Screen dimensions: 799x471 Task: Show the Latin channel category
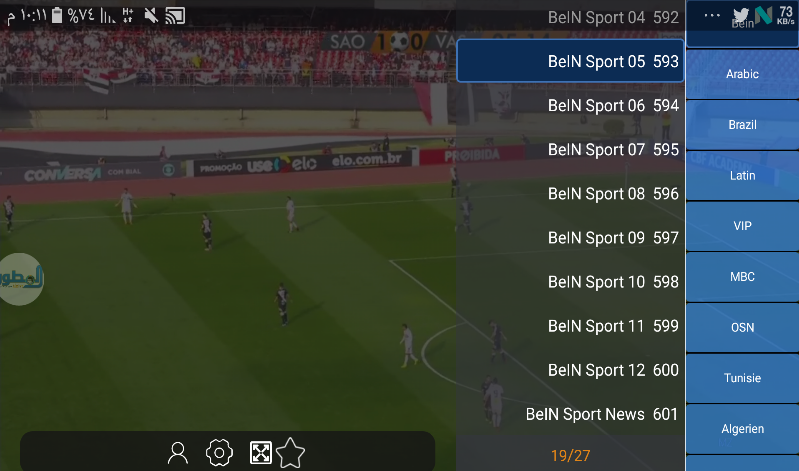coord(742,175)
